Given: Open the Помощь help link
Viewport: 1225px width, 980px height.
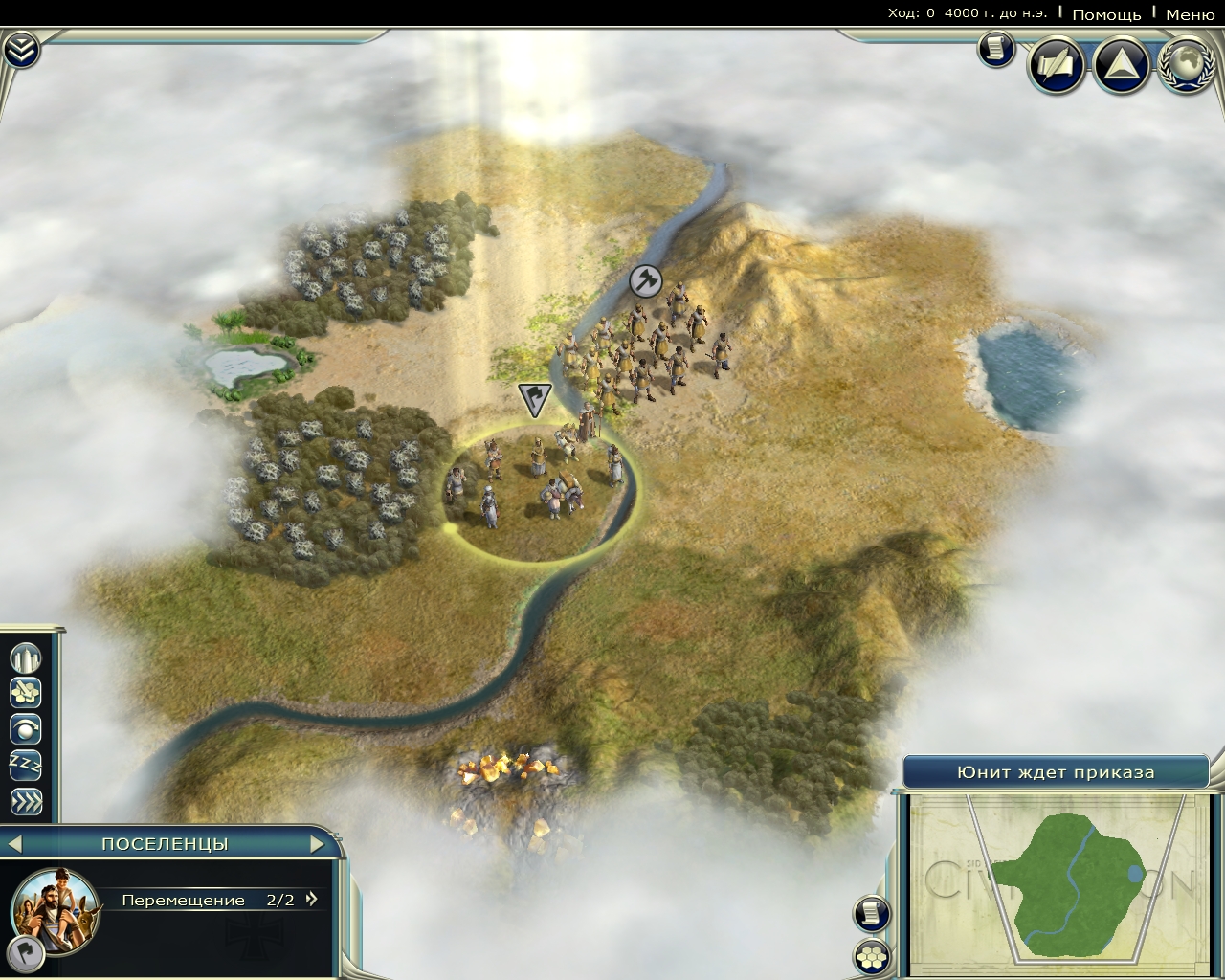Looking at the screenshot, I should [x=1106, y=14].
